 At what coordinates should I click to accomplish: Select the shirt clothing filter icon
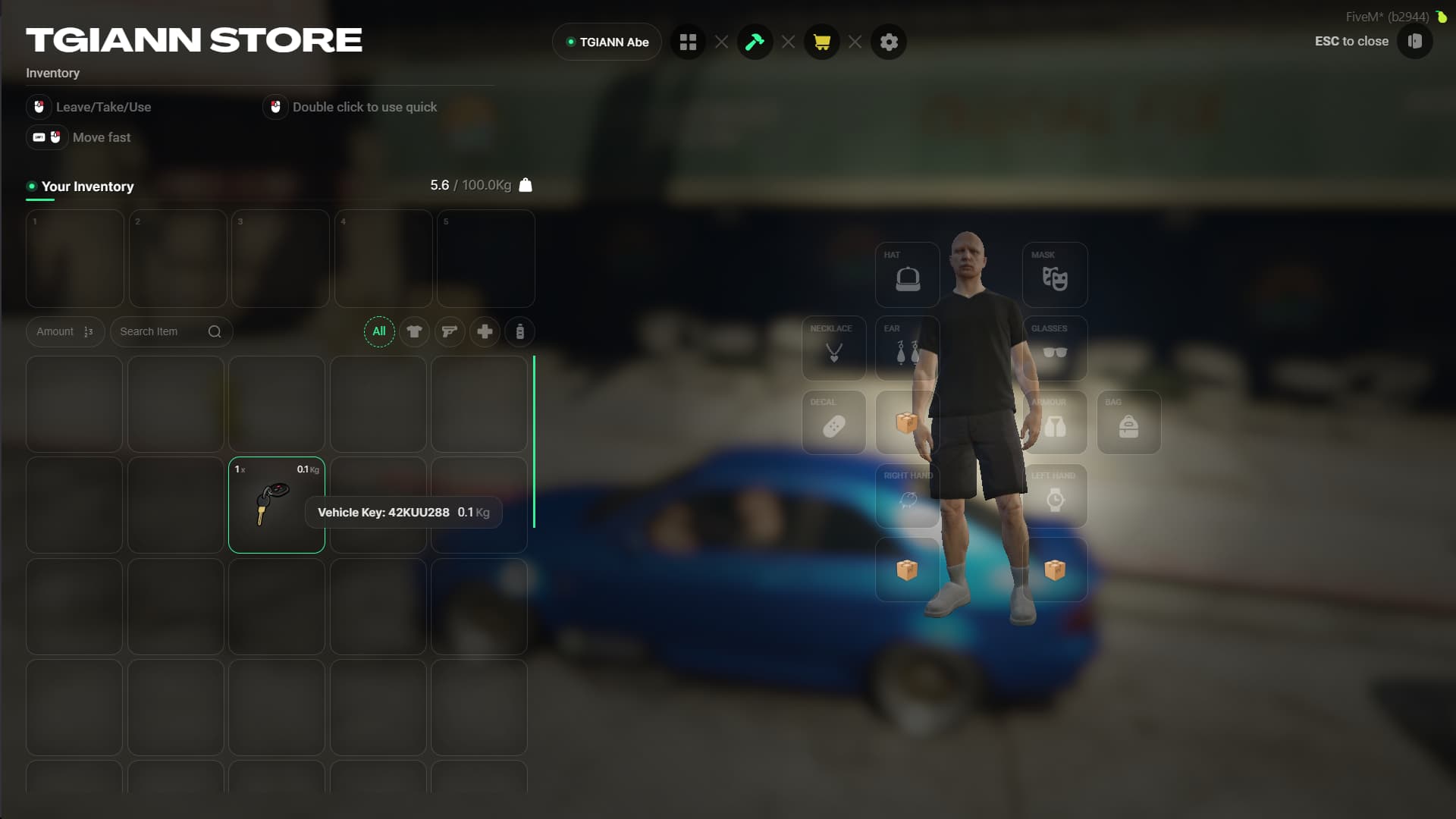click(x=415, y=331)
